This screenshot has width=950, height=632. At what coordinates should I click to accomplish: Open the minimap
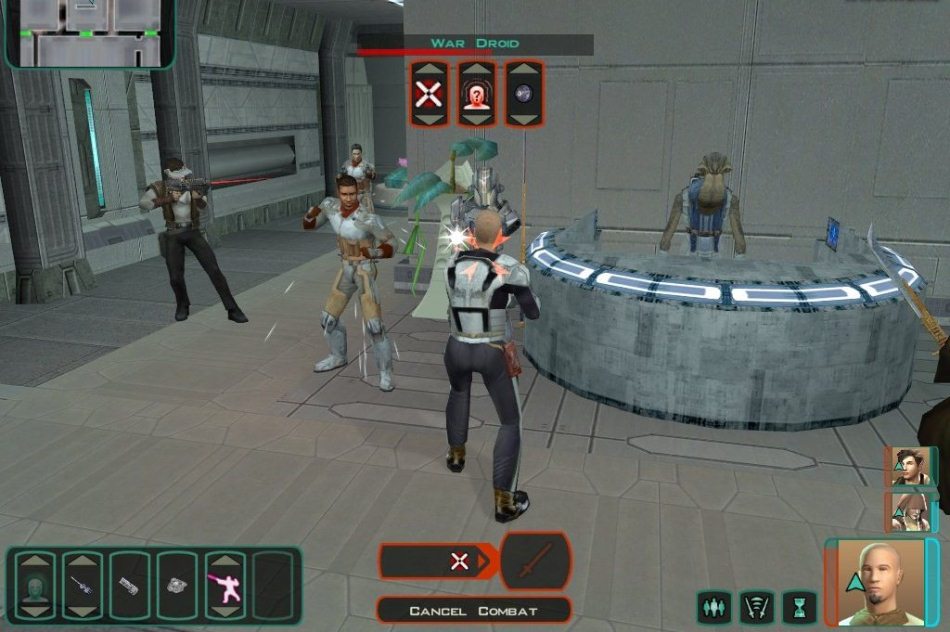(x=88, y=32)
